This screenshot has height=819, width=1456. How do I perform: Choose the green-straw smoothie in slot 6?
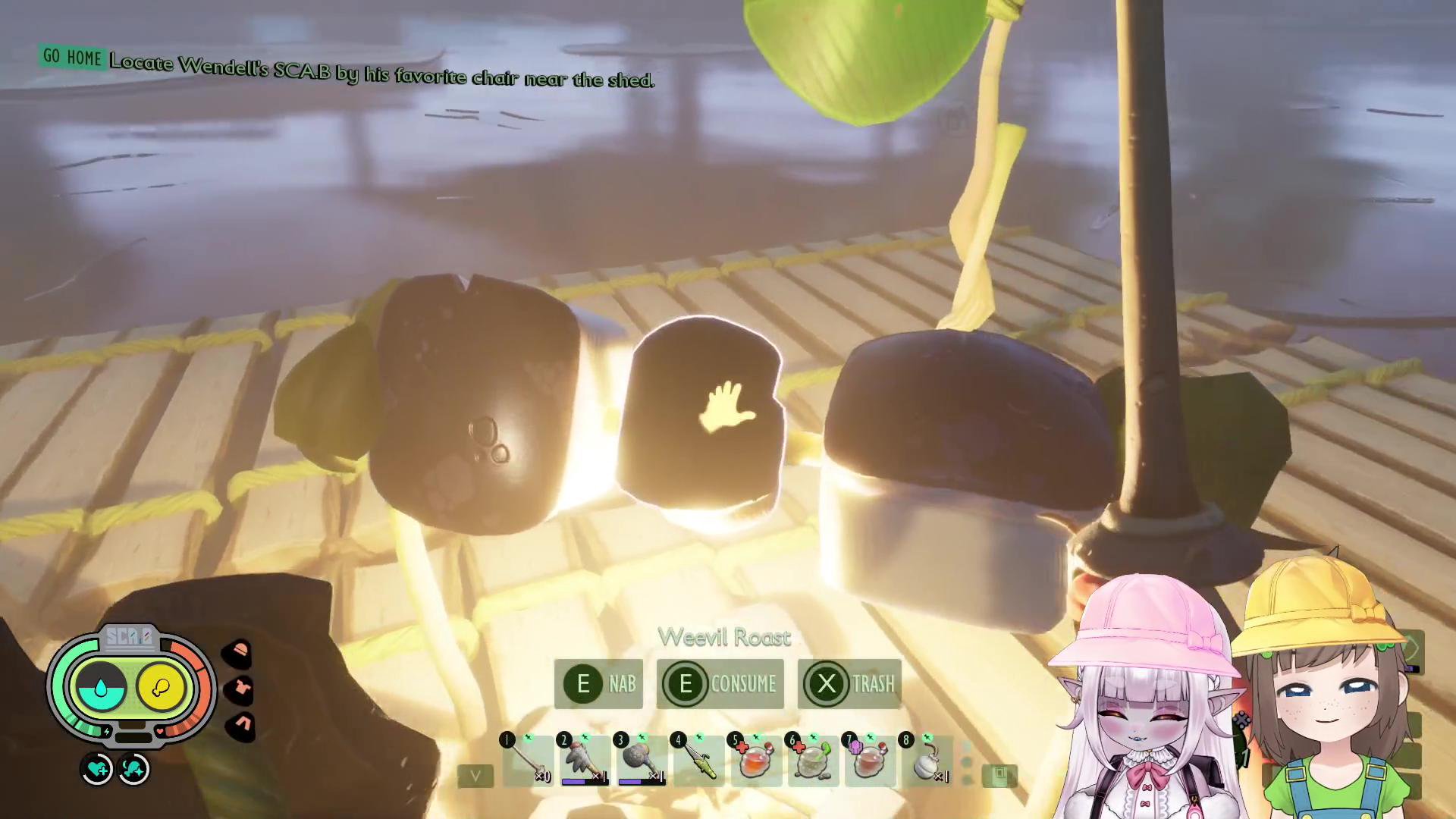click(x=813, y=760)
